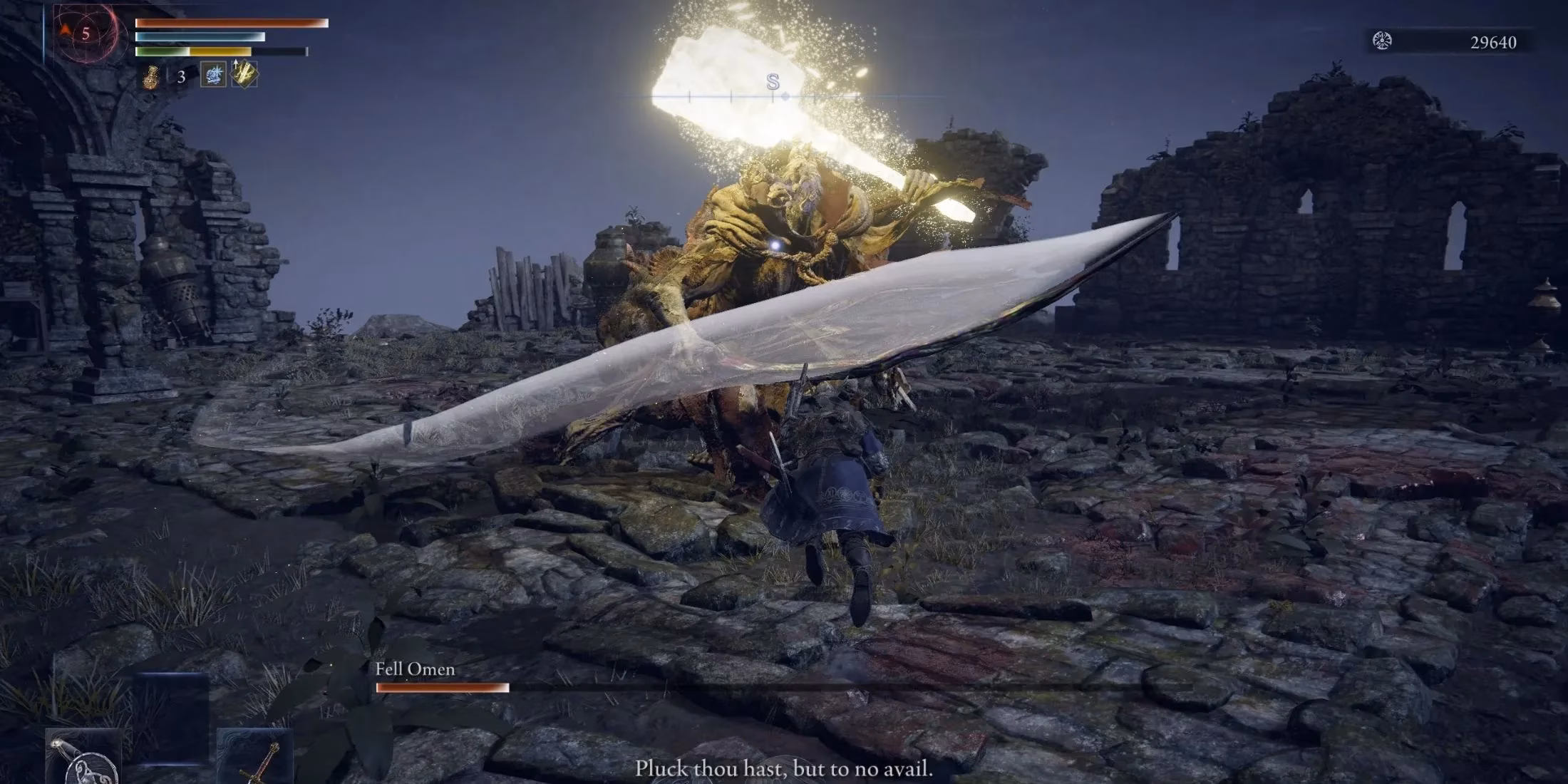Select the golden flask item icon

tap(150, 76)
